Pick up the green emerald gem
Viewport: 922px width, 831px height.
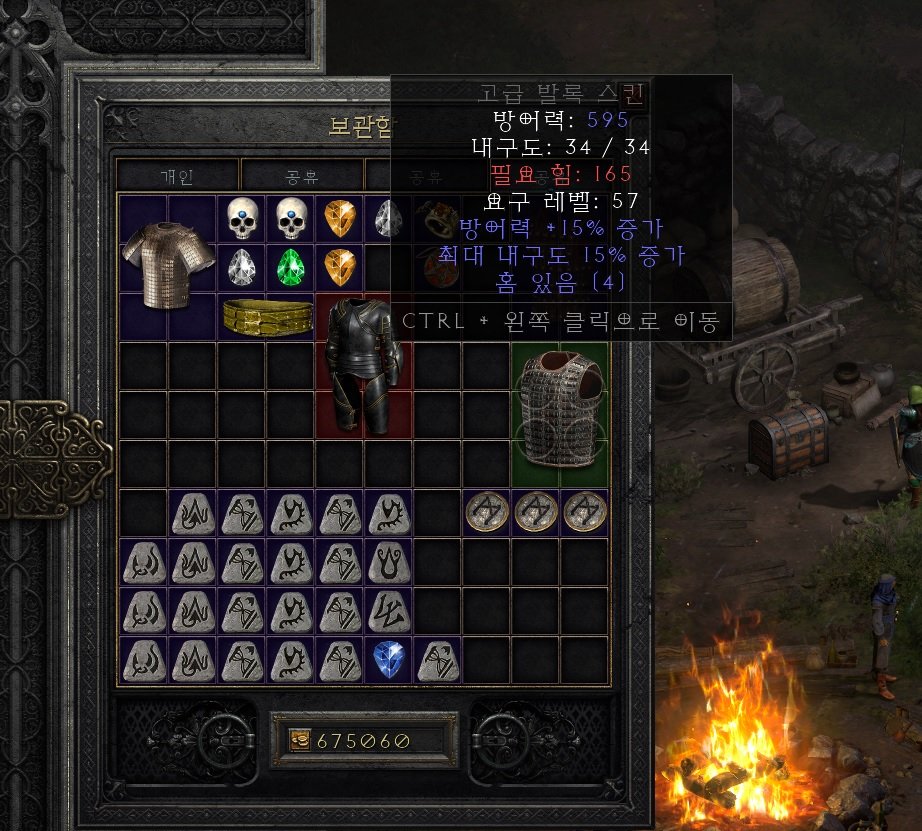290,266
